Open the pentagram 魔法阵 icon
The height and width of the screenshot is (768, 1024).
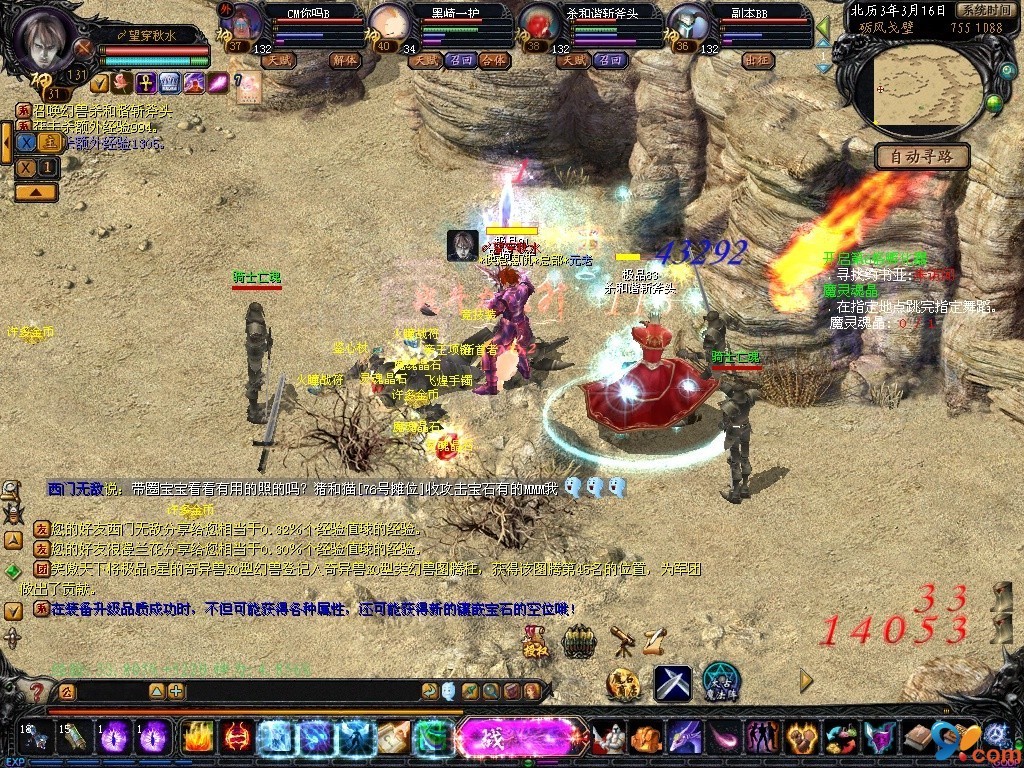(720, 682)
